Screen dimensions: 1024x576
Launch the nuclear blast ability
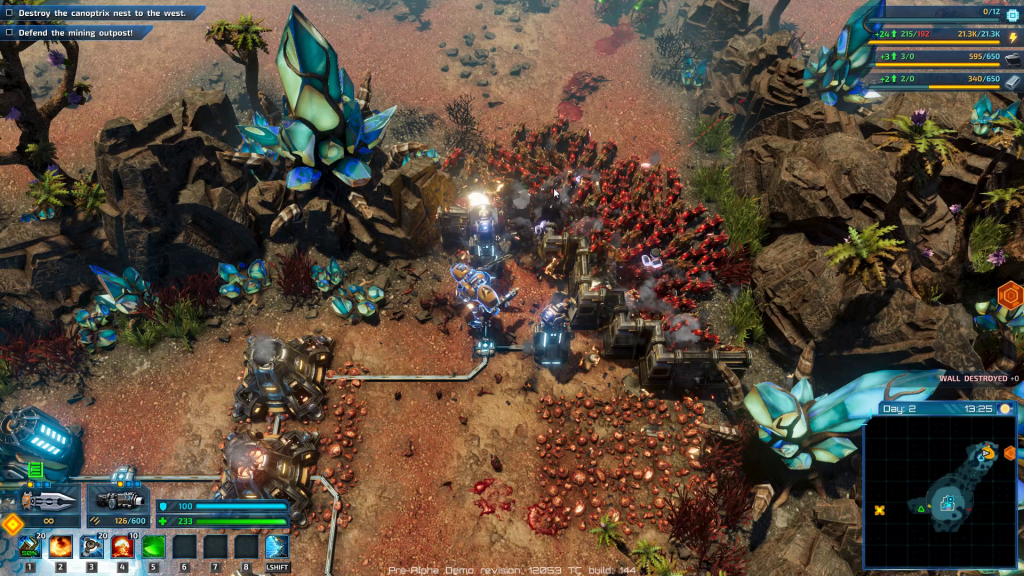(x=123, y=547)
